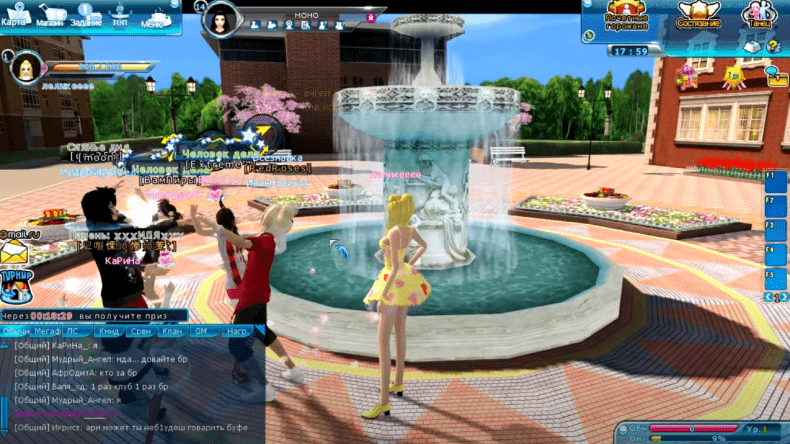Open the Турнир tournament button
Screen dimensions: 790x444
point(15,284)
